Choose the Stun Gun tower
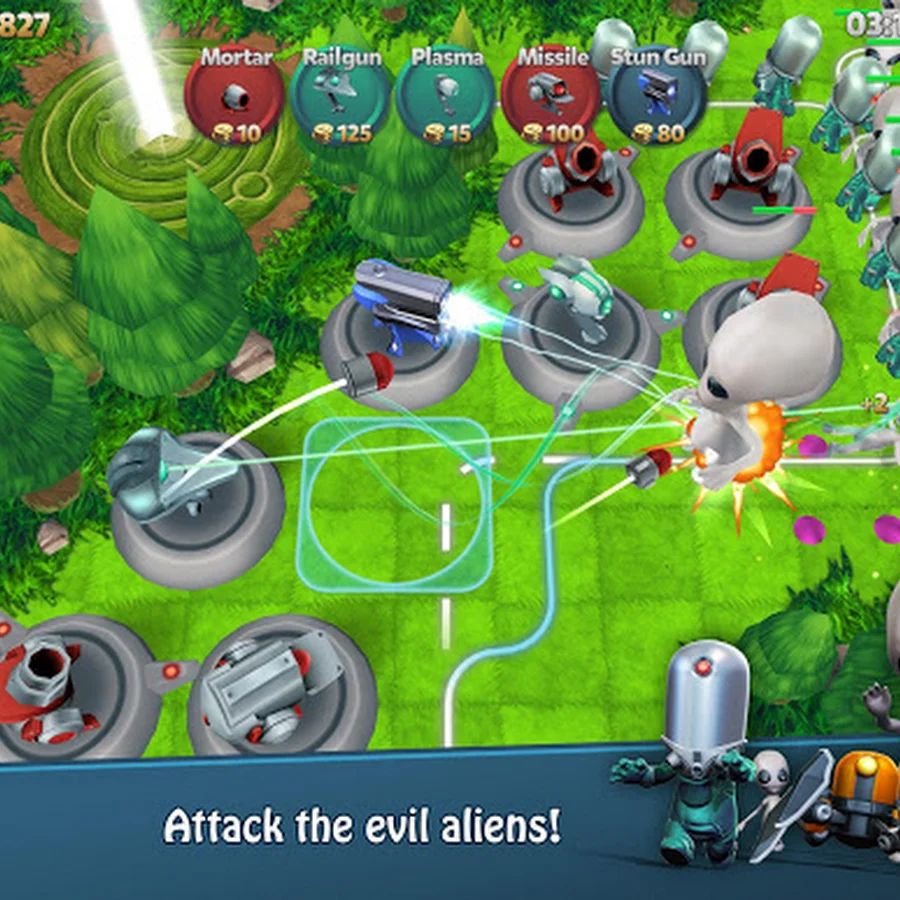The height and width of the screenshot is (900, 900). (x=656, y=98)
